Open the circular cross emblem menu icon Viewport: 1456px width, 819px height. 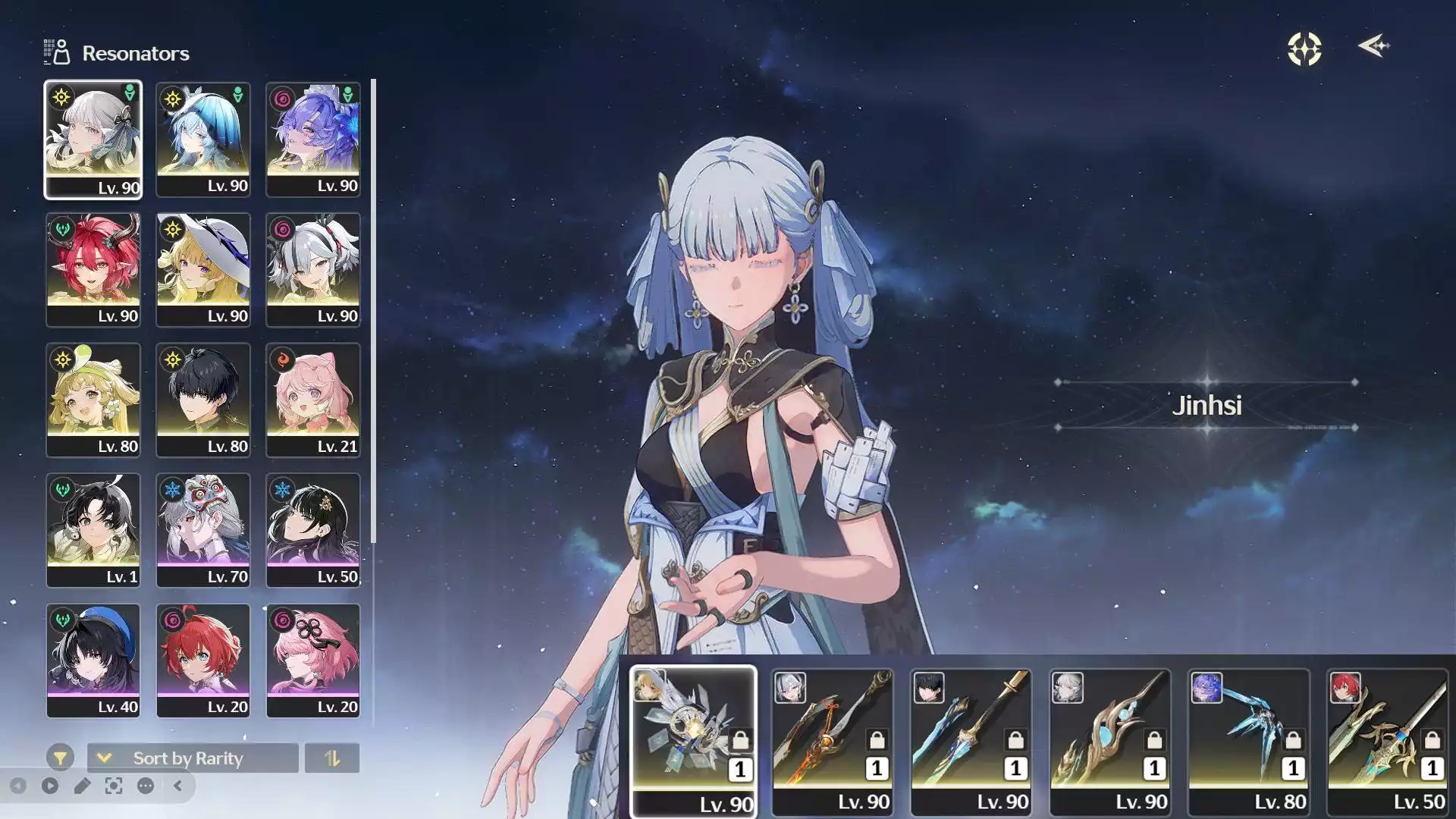click(x=1304, y=49)
